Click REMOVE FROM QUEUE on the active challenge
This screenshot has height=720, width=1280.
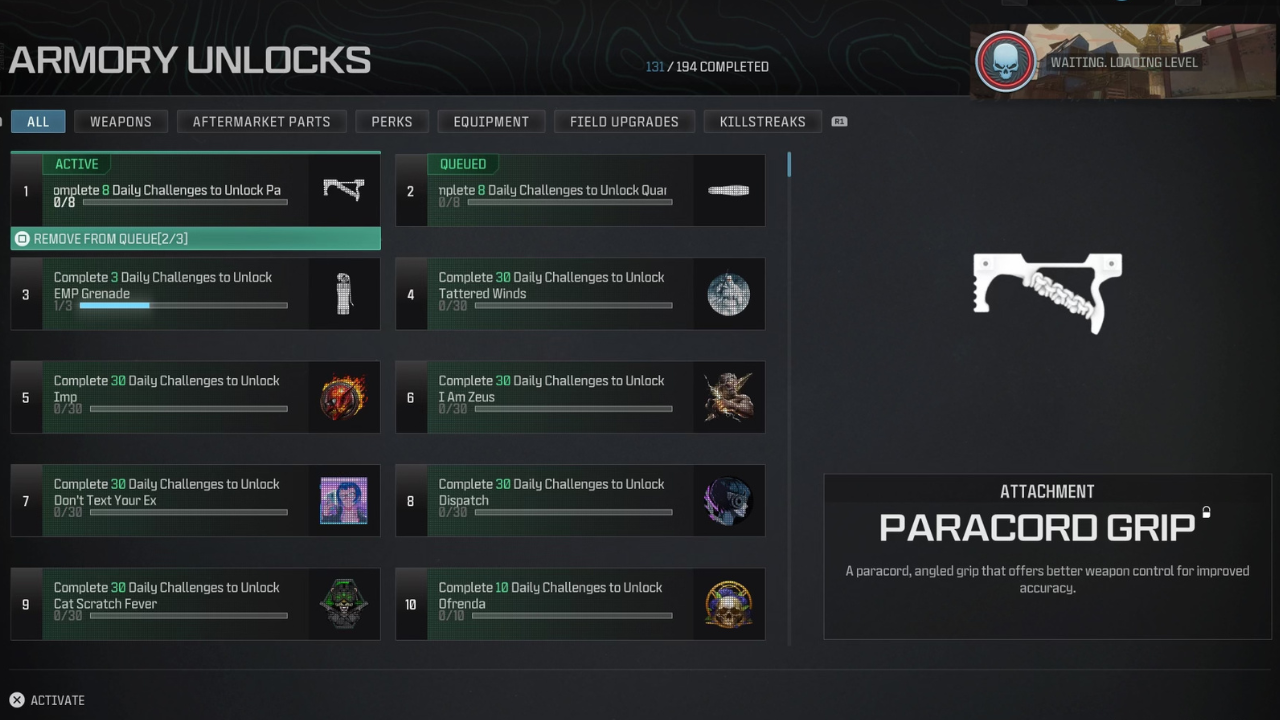[x=195, y=238]
